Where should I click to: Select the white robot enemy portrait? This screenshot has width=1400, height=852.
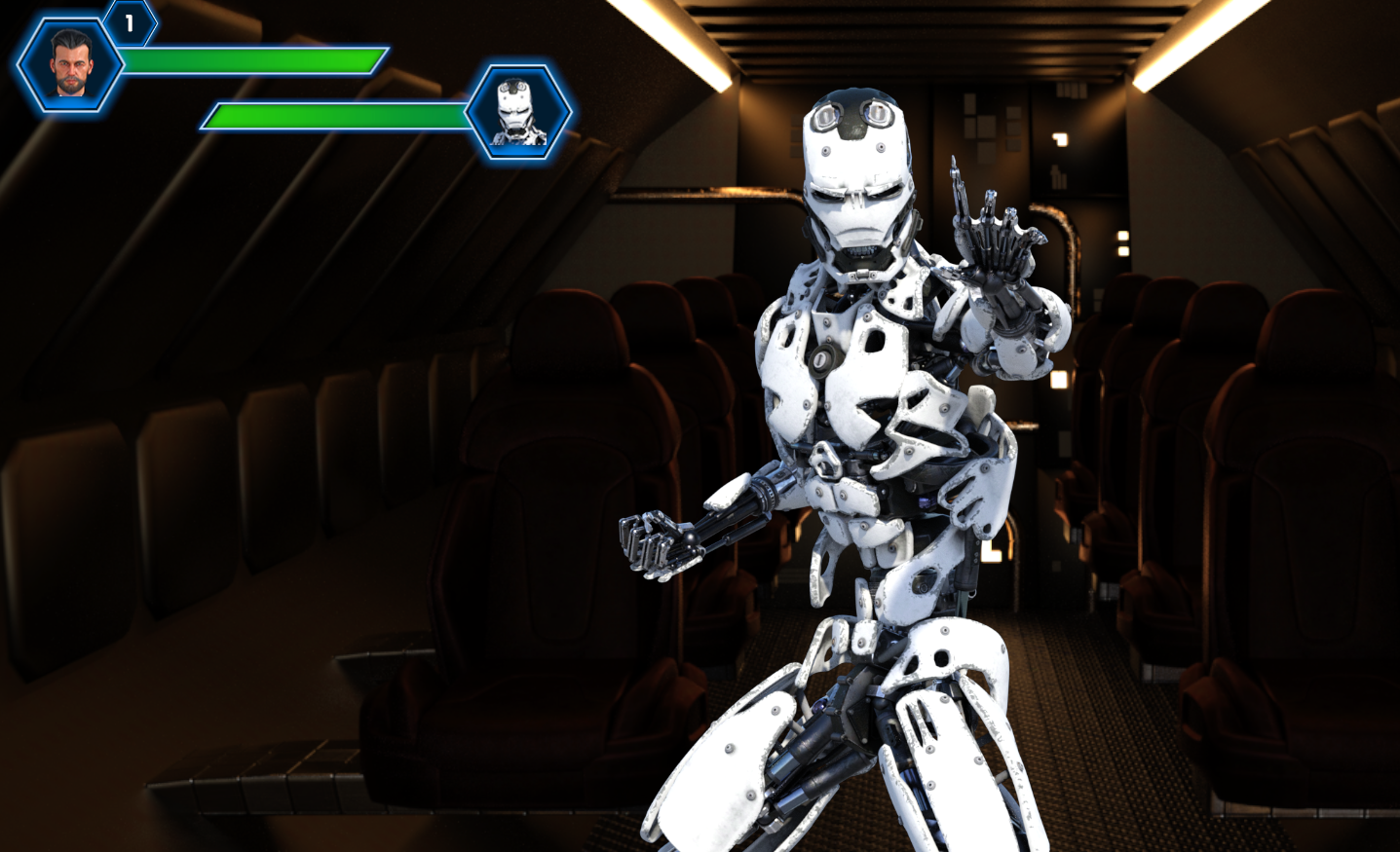pyautogui.click(x=517, y=113)
